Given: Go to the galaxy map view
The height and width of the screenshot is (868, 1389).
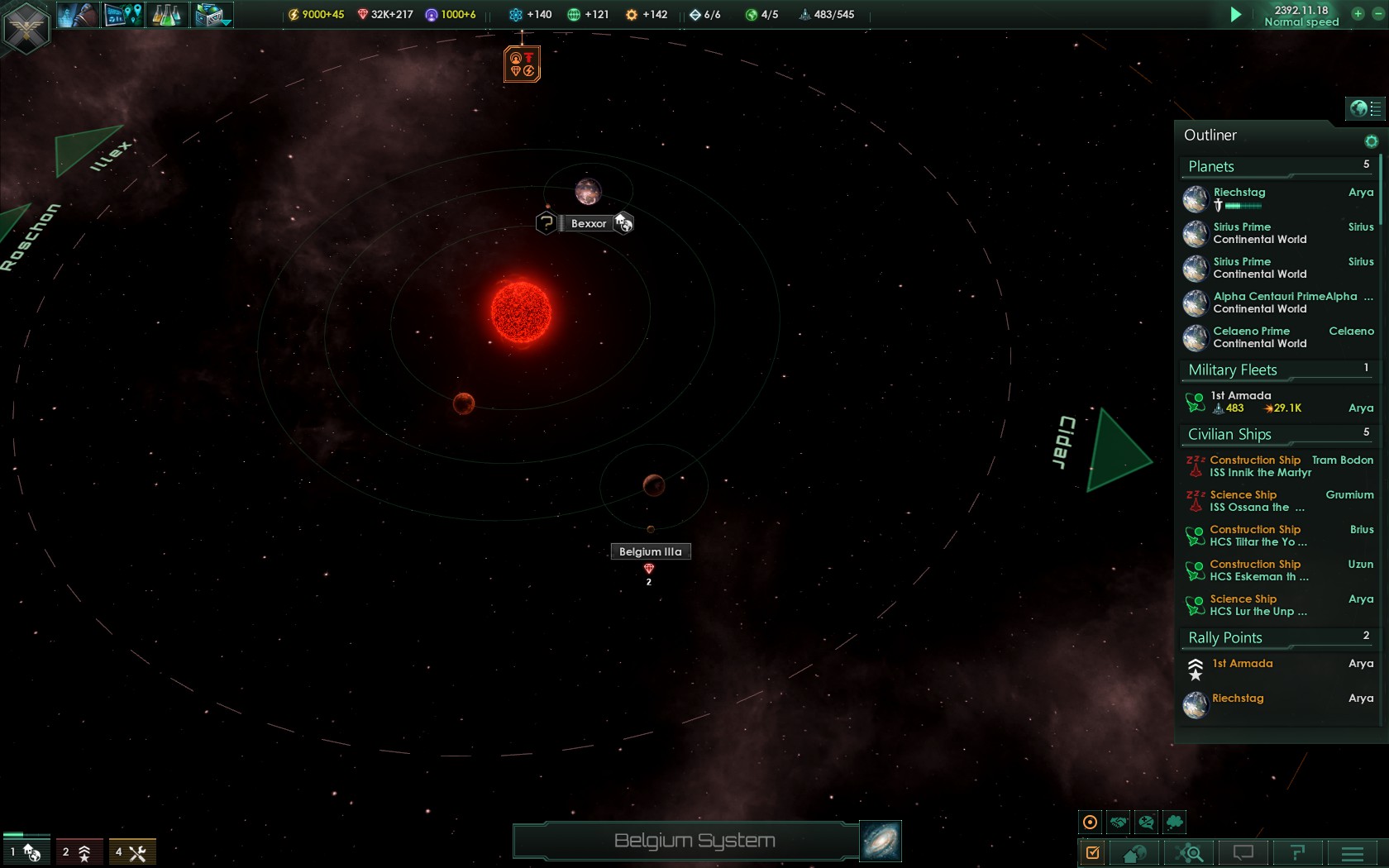Looking at the screenshot, I should pyautogui.click(x=881, y=841).
